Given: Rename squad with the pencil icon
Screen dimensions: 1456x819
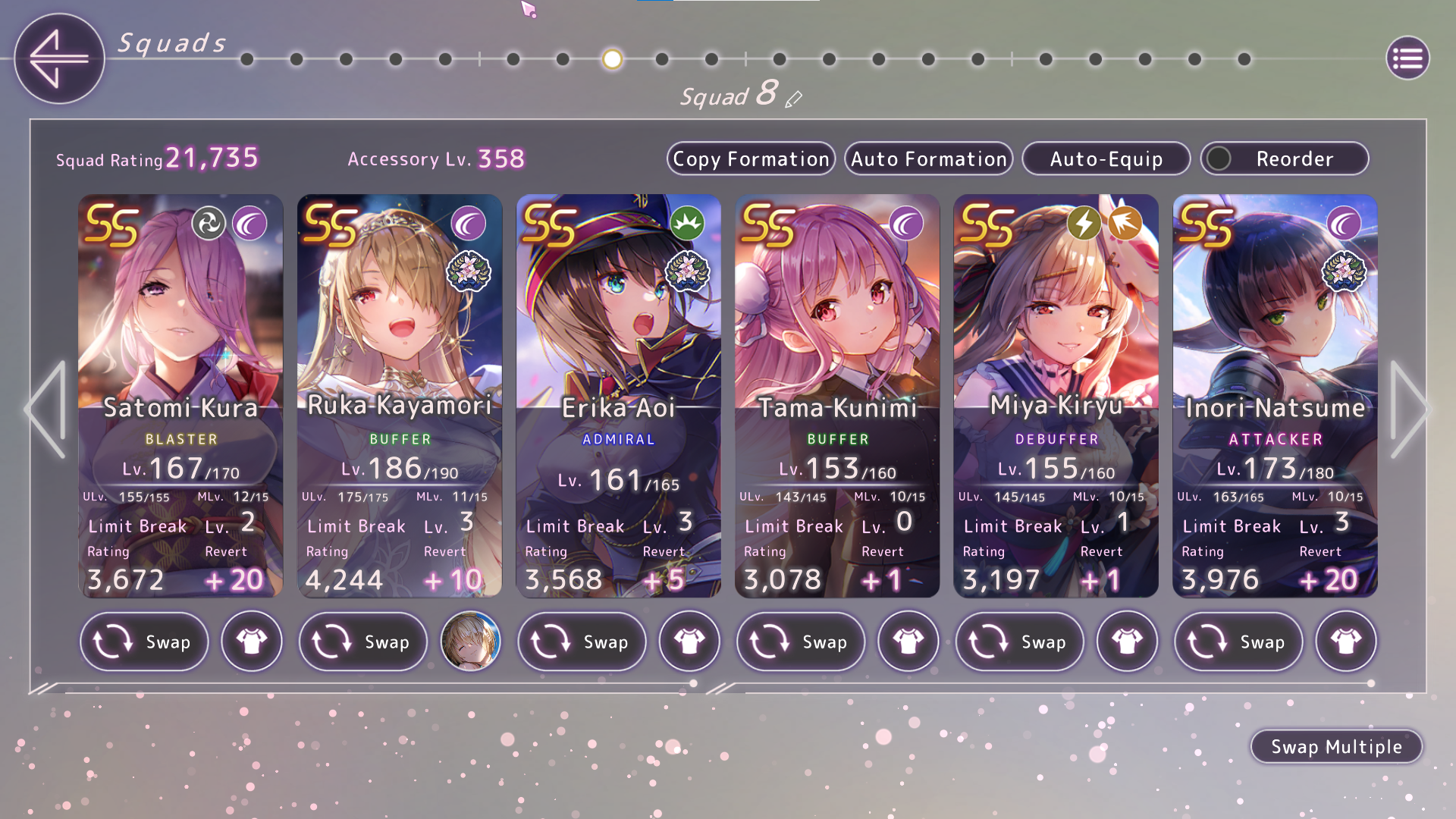Looking at the screenshot, I should (794, 99).
